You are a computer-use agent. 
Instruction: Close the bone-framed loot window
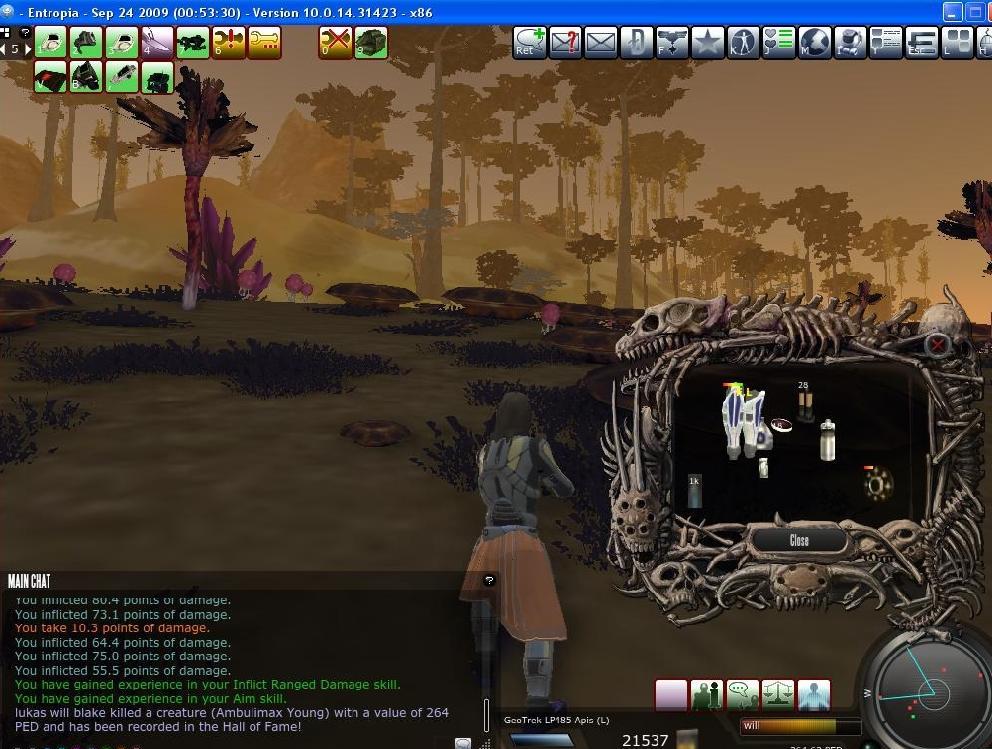click(x=799, y=540)
